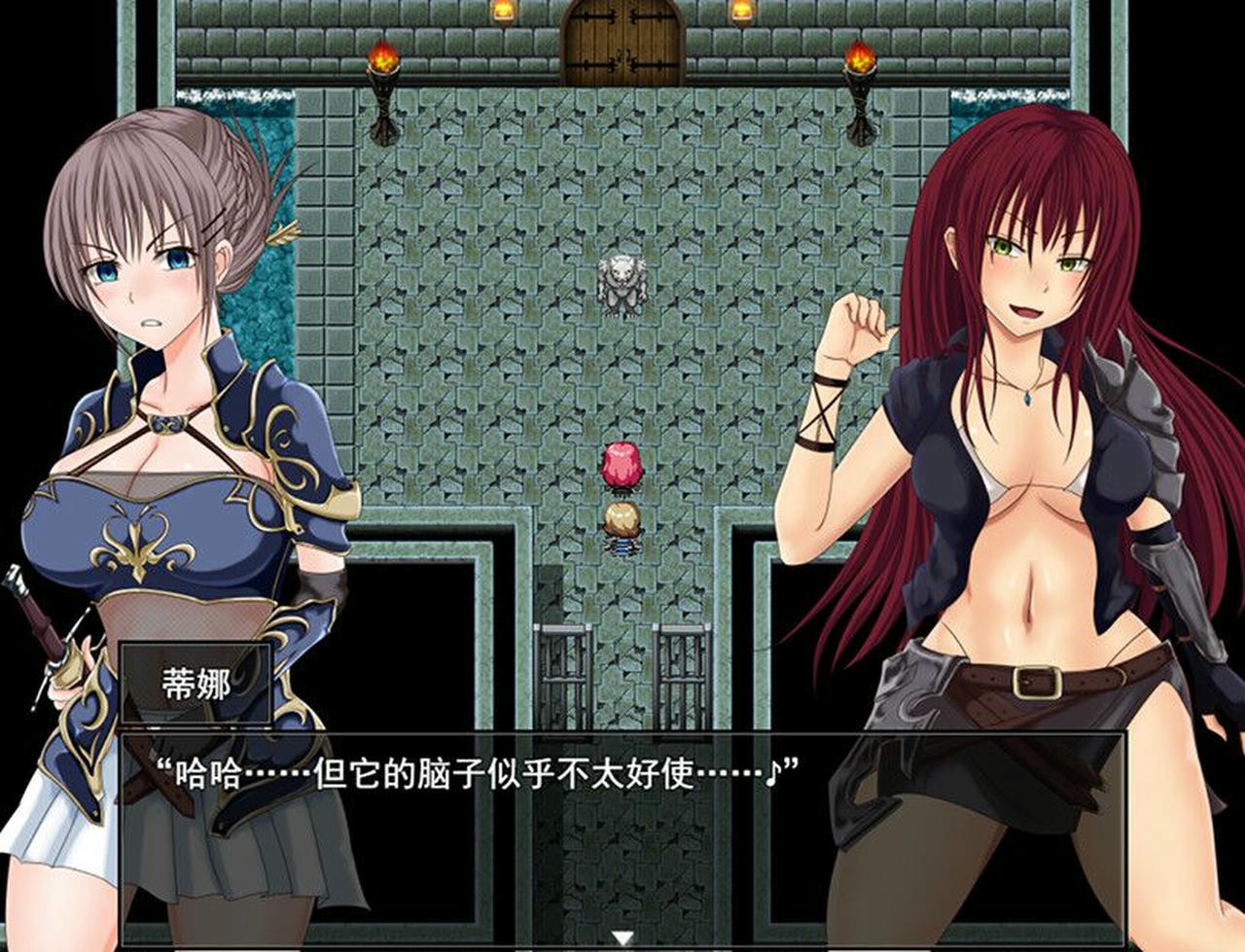1245x952 pixels.
Task: Select the 蒂娜 name box
Action: point(199,685)
